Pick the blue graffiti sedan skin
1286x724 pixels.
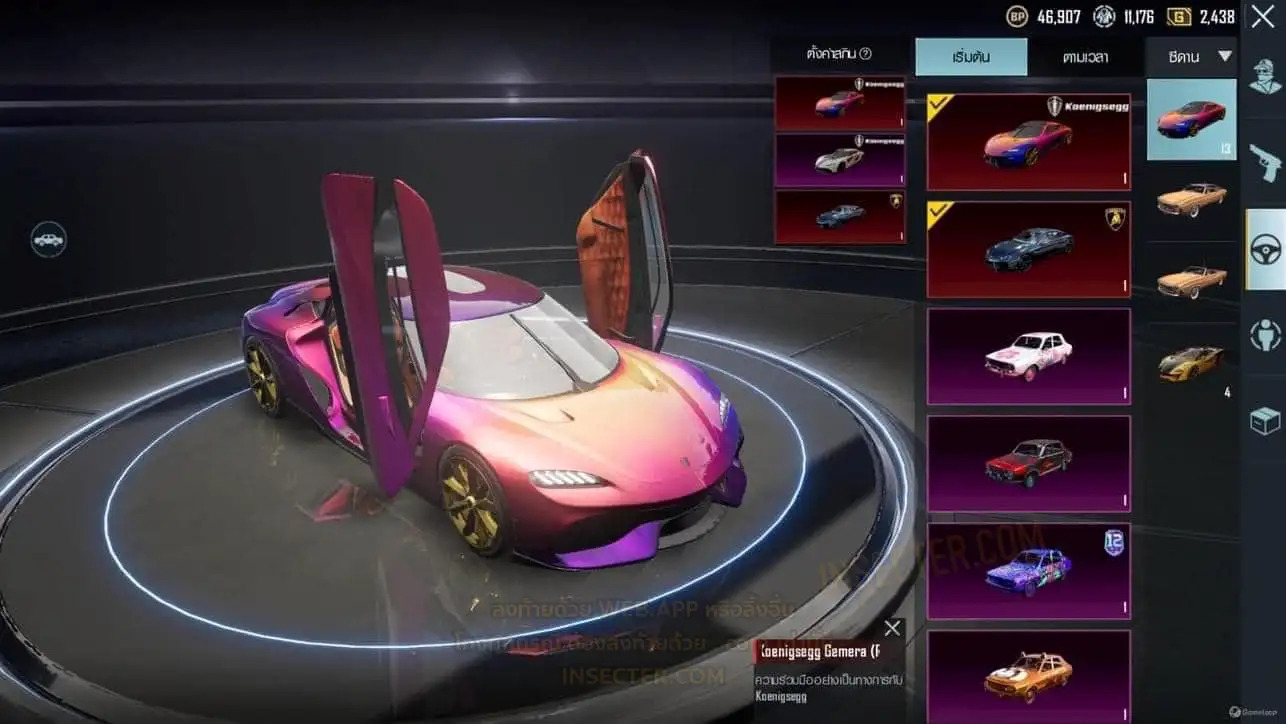[x=1028, y=571]
